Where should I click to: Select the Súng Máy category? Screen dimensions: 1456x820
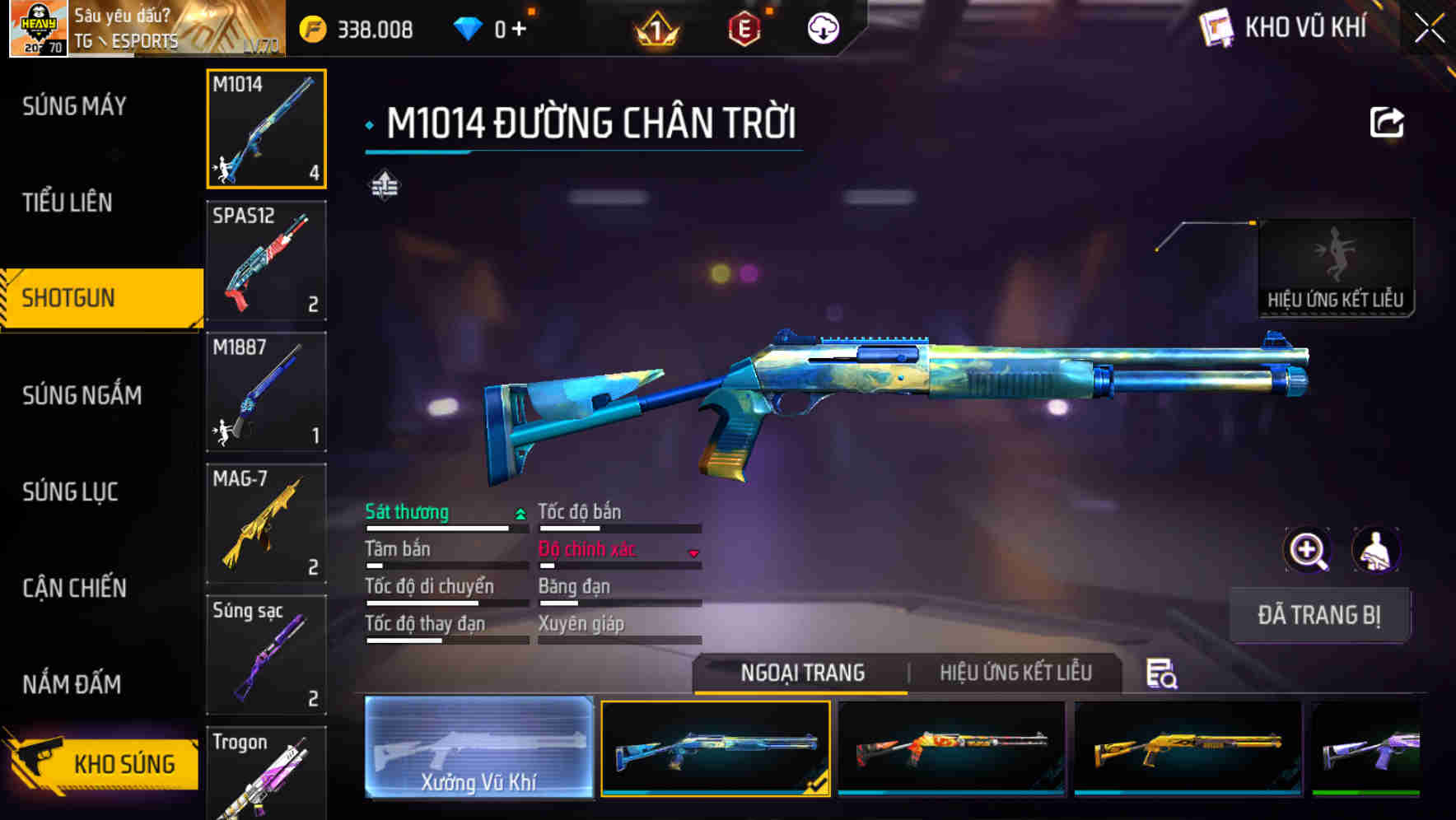tap(75, 106)
